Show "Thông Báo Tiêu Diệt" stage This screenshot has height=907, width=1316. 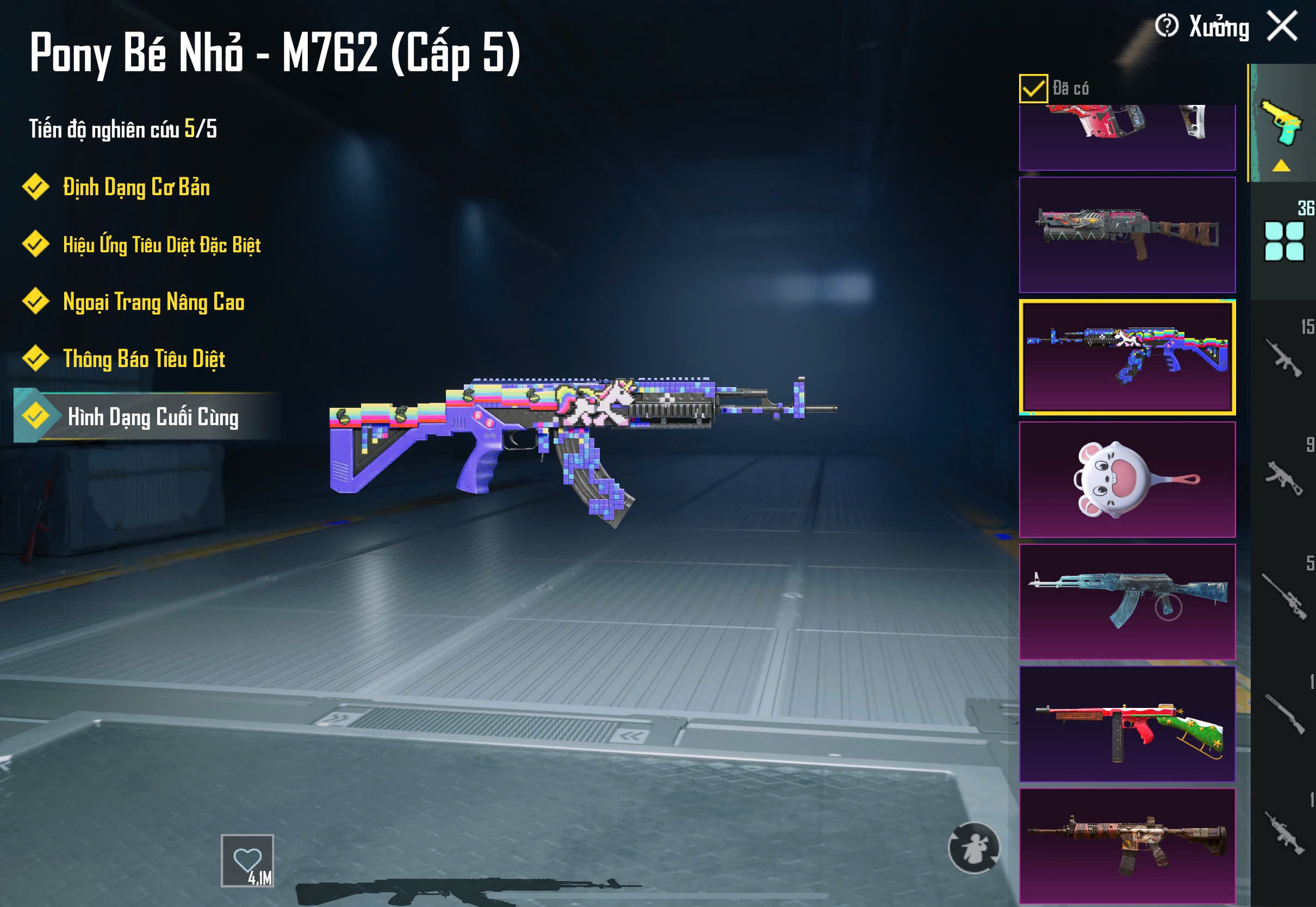[x=144, y=359]
